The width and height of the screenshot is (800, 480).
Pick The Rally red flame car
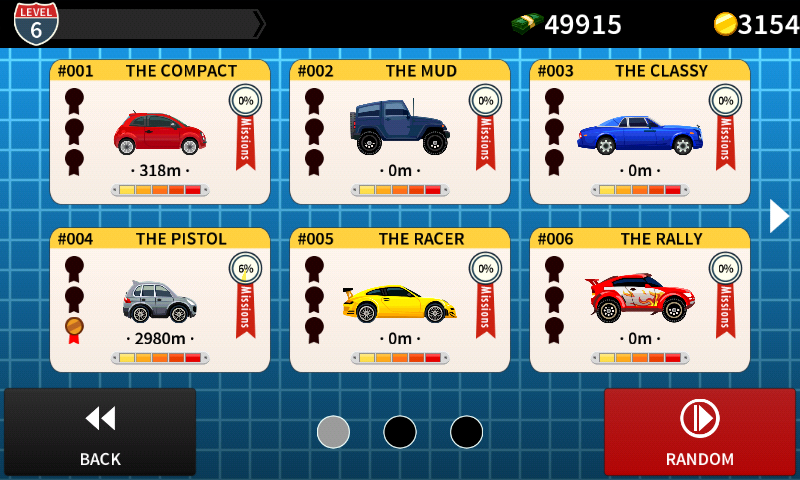640,300
